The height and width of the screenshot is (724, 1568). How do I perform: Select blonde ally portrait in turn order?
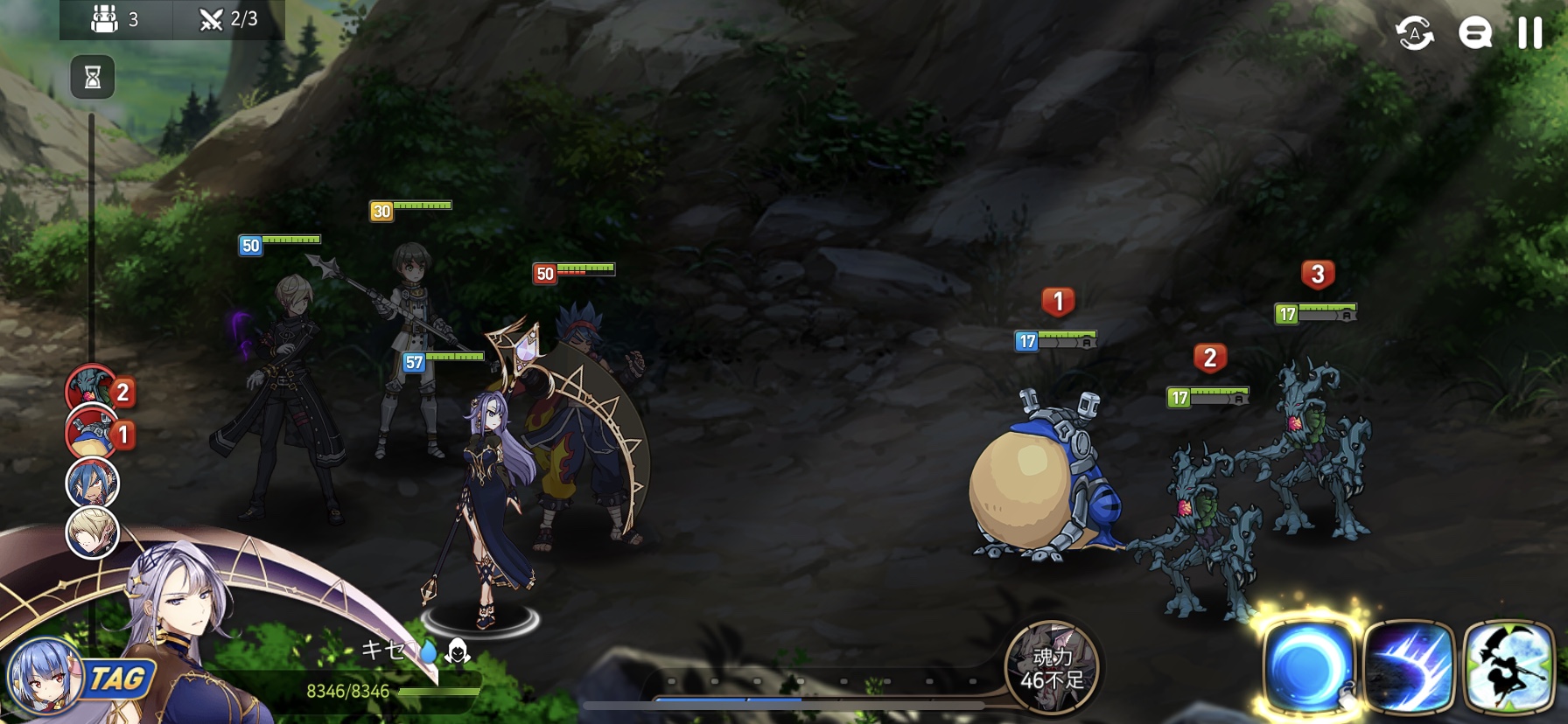(x=92, y=533)
